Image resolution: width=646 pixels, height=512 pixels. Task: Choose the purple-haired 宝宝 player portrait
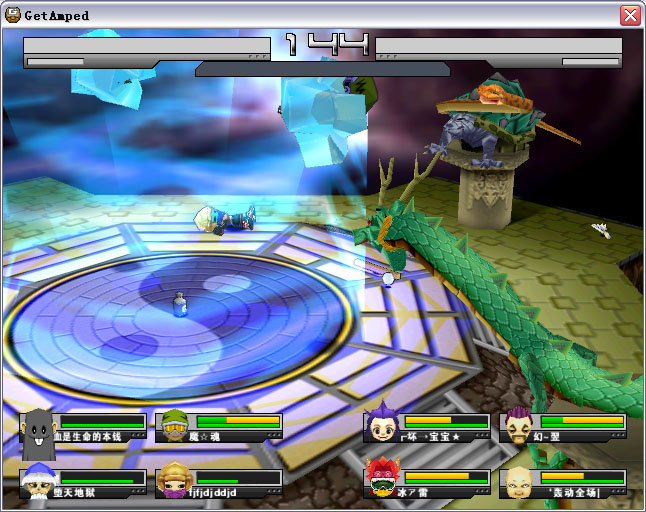381,426
